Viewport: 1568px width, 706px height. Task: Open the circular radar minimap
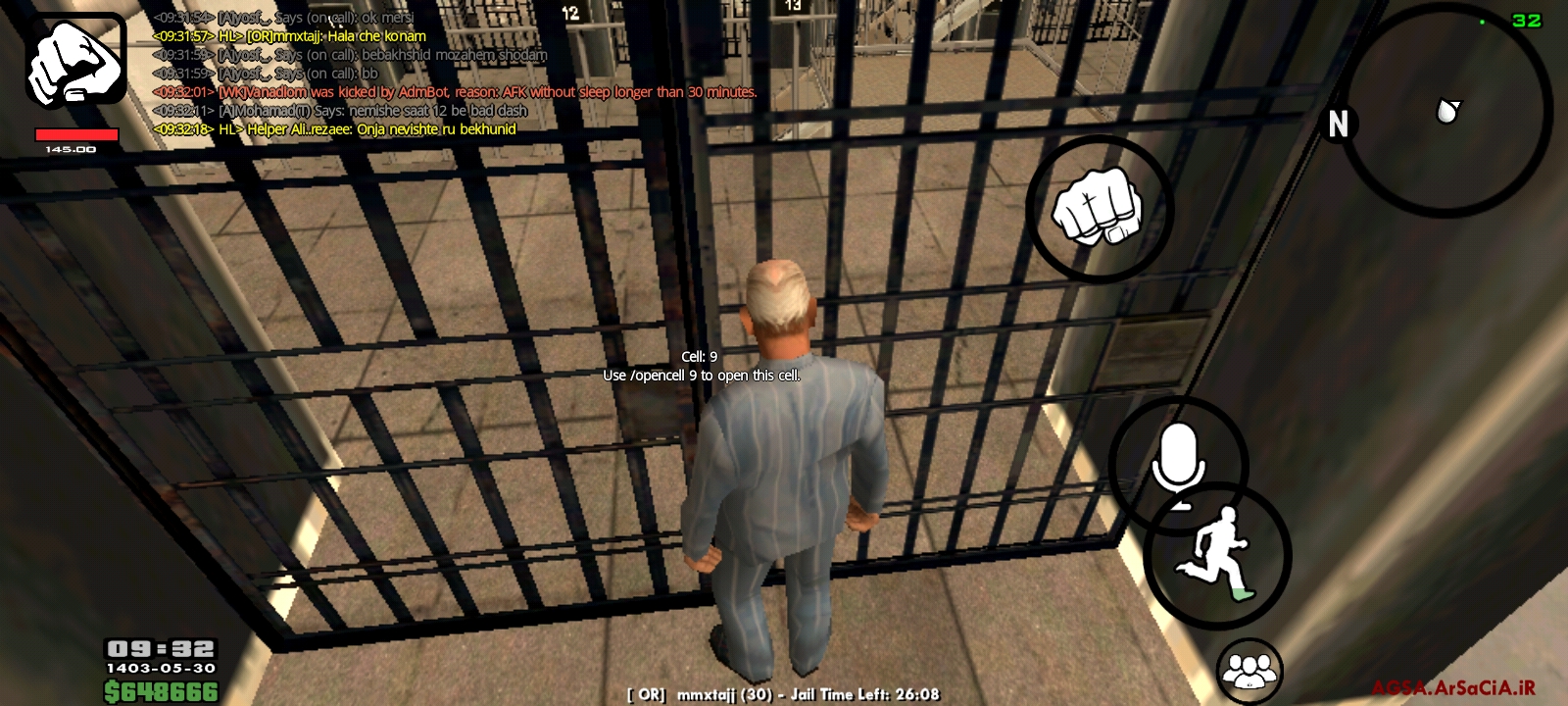pyautogui.click(x=1445, y=110)
